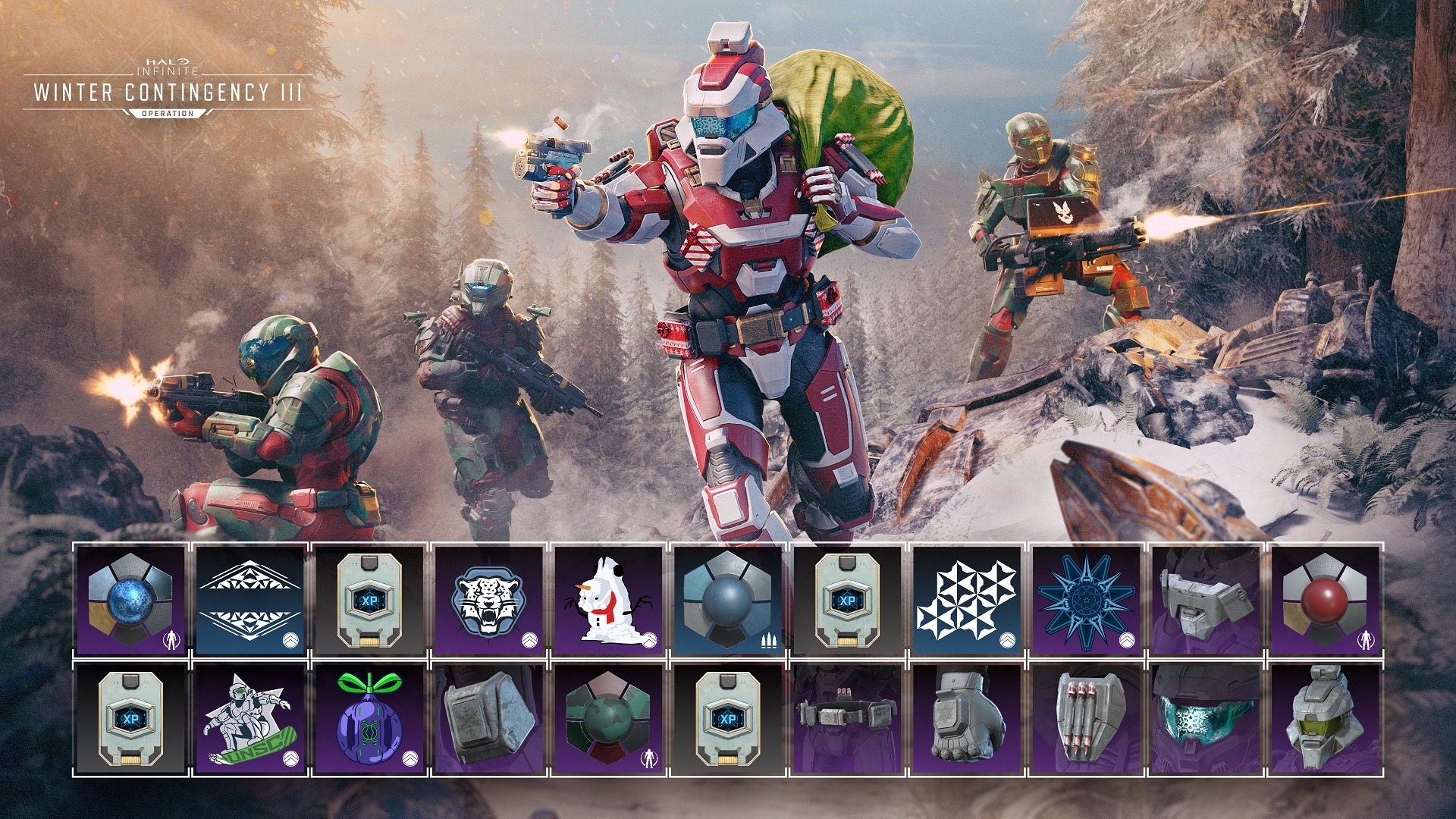Pick the gray armored glove reward
Screen dimensions: 1456x819
[966, 719]
